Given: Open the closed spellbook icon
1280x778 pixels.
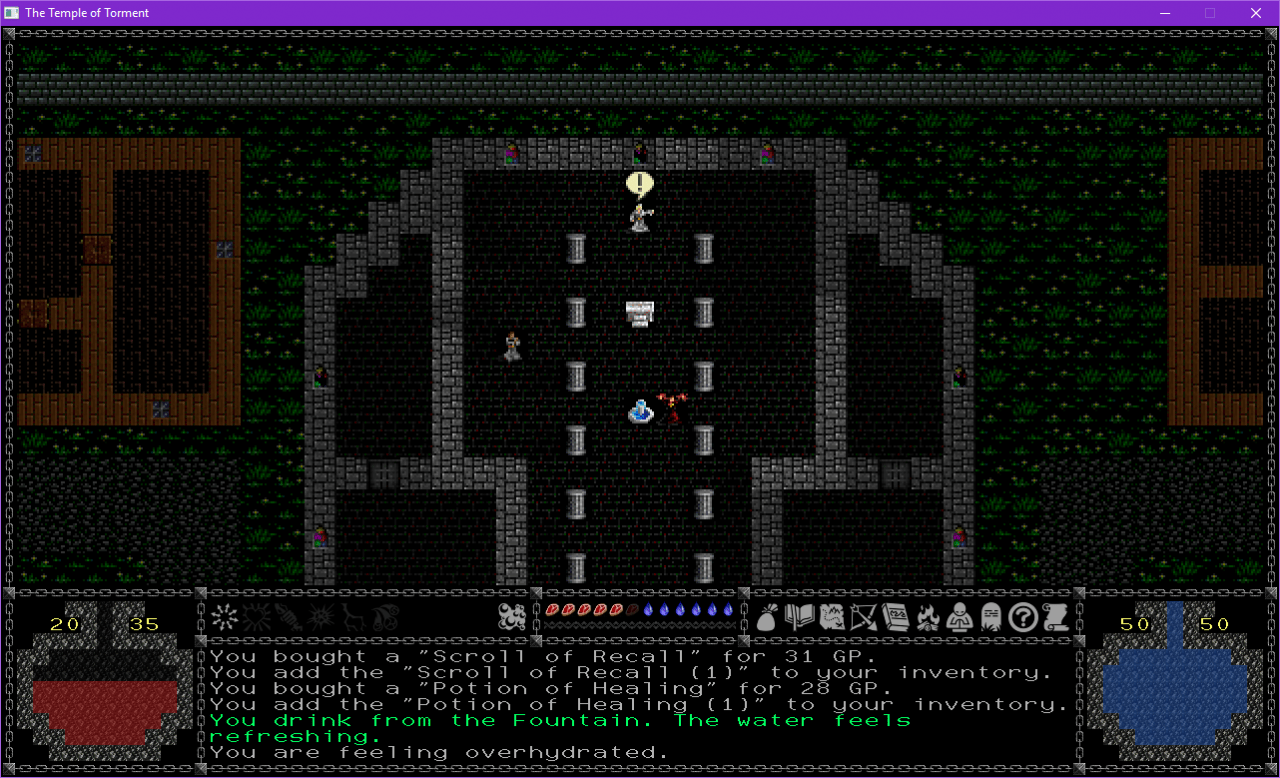Looking at the screenshot, I should click(x=893, y=617).
